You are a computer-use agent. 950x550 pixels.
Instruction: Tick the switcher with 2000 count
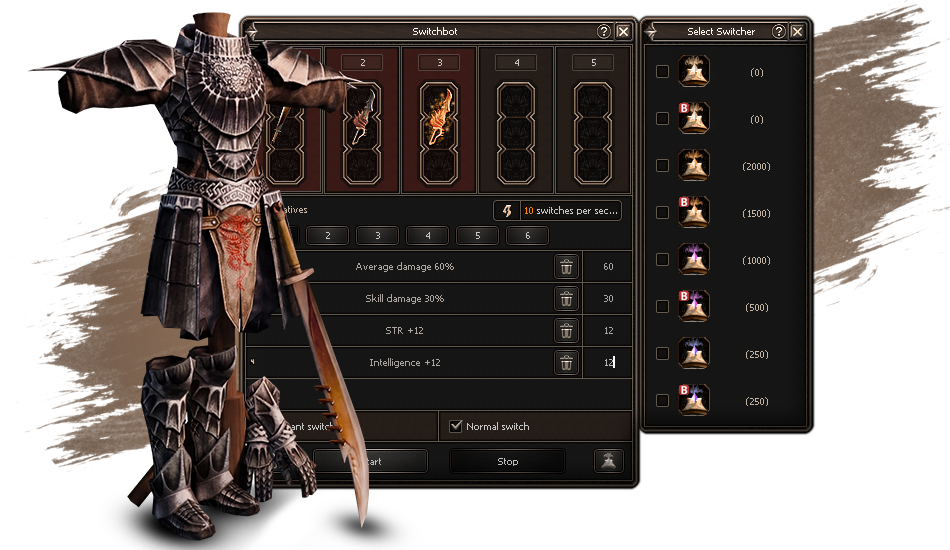point(662,166)
